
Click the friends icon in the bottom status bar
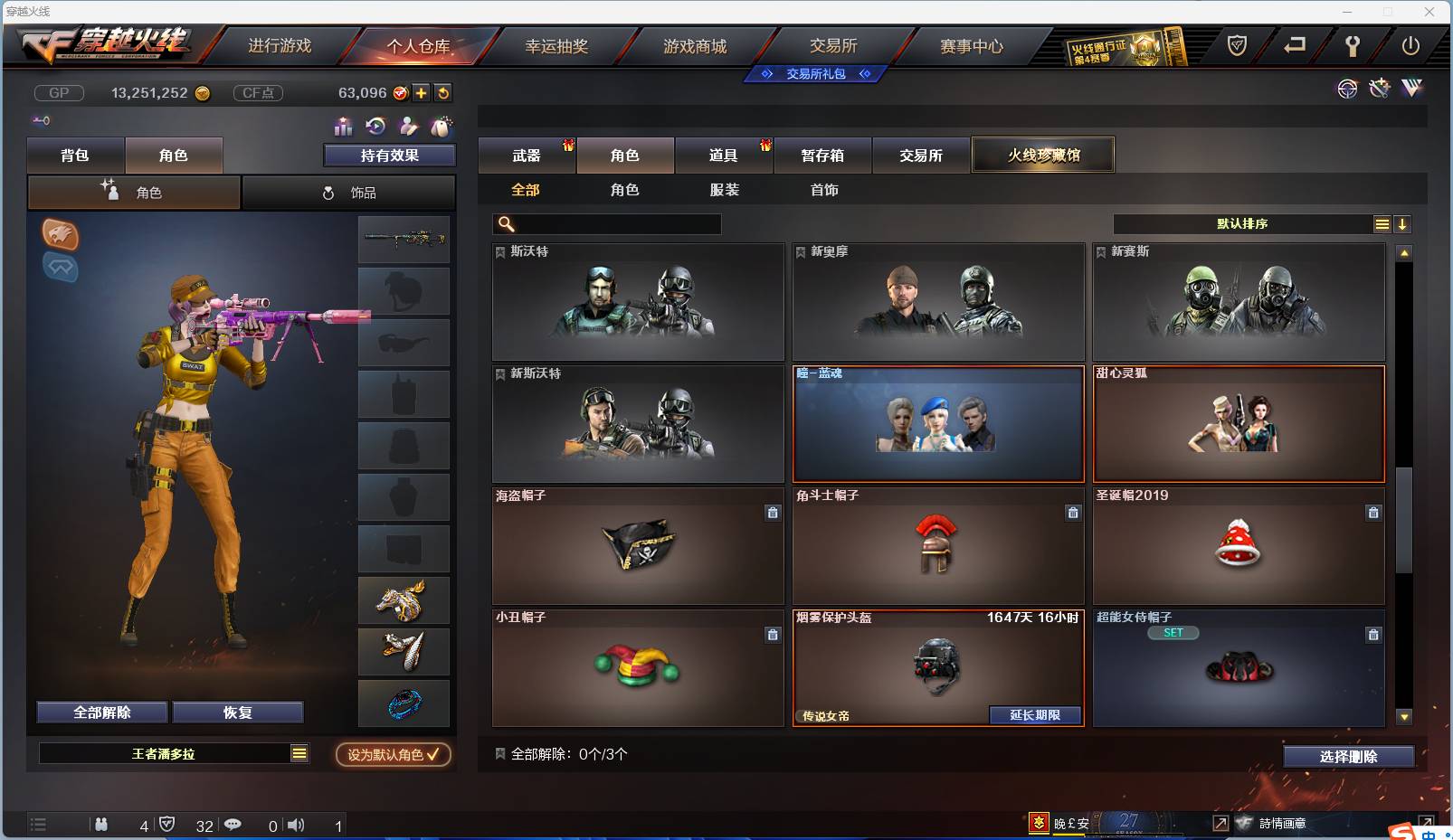pyautogui.click(x=102, y=825)
